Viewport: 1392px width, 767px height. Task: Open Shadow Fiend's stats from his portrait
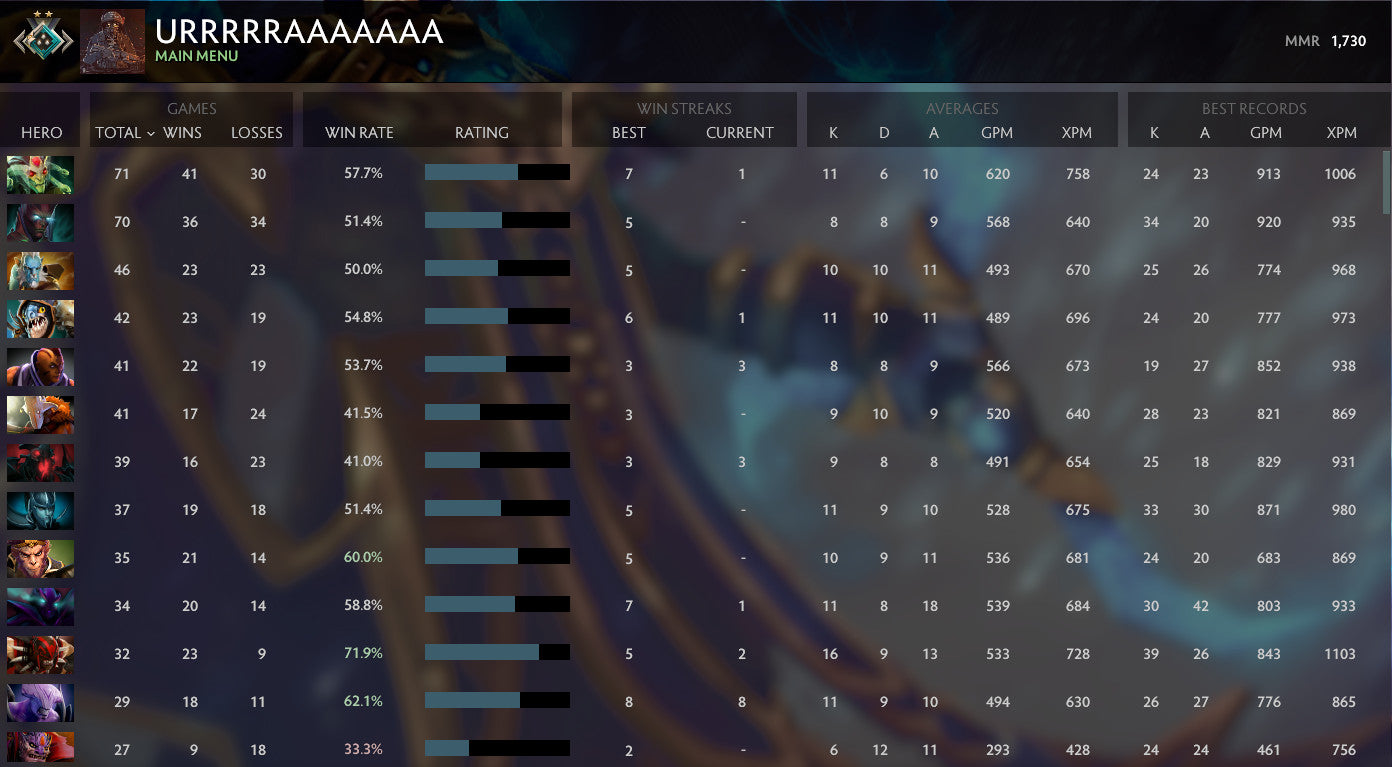coord(40,461)
